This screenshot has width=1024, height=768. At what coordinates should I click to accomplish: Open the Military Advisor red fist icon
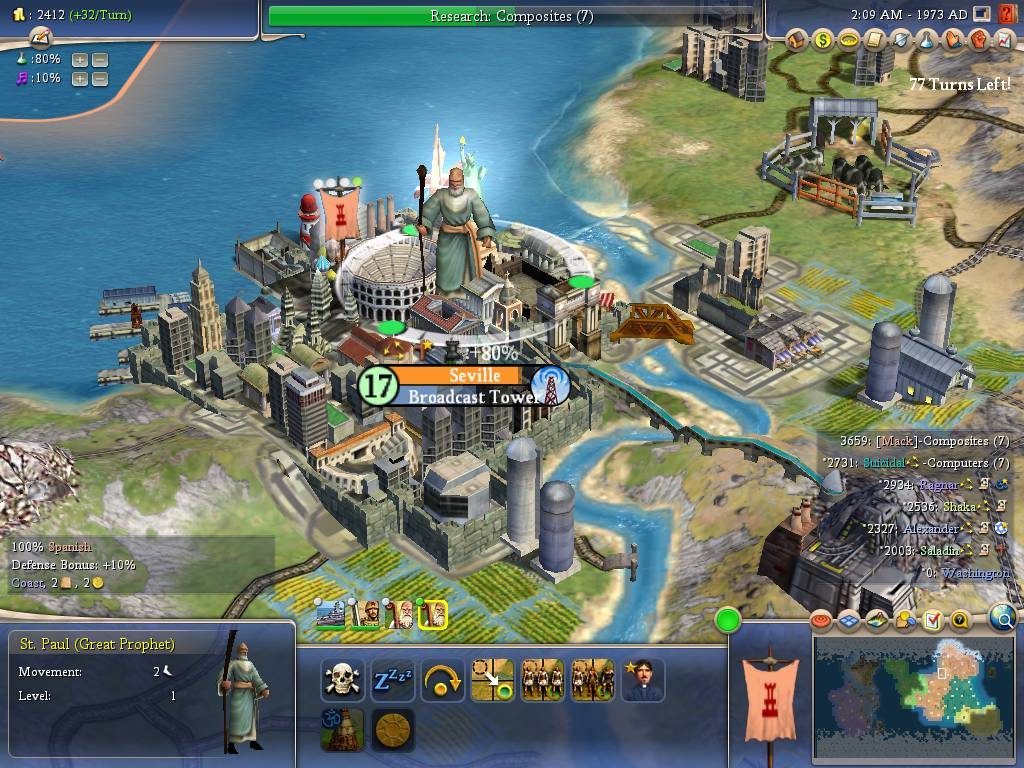[x=978, y=40]
